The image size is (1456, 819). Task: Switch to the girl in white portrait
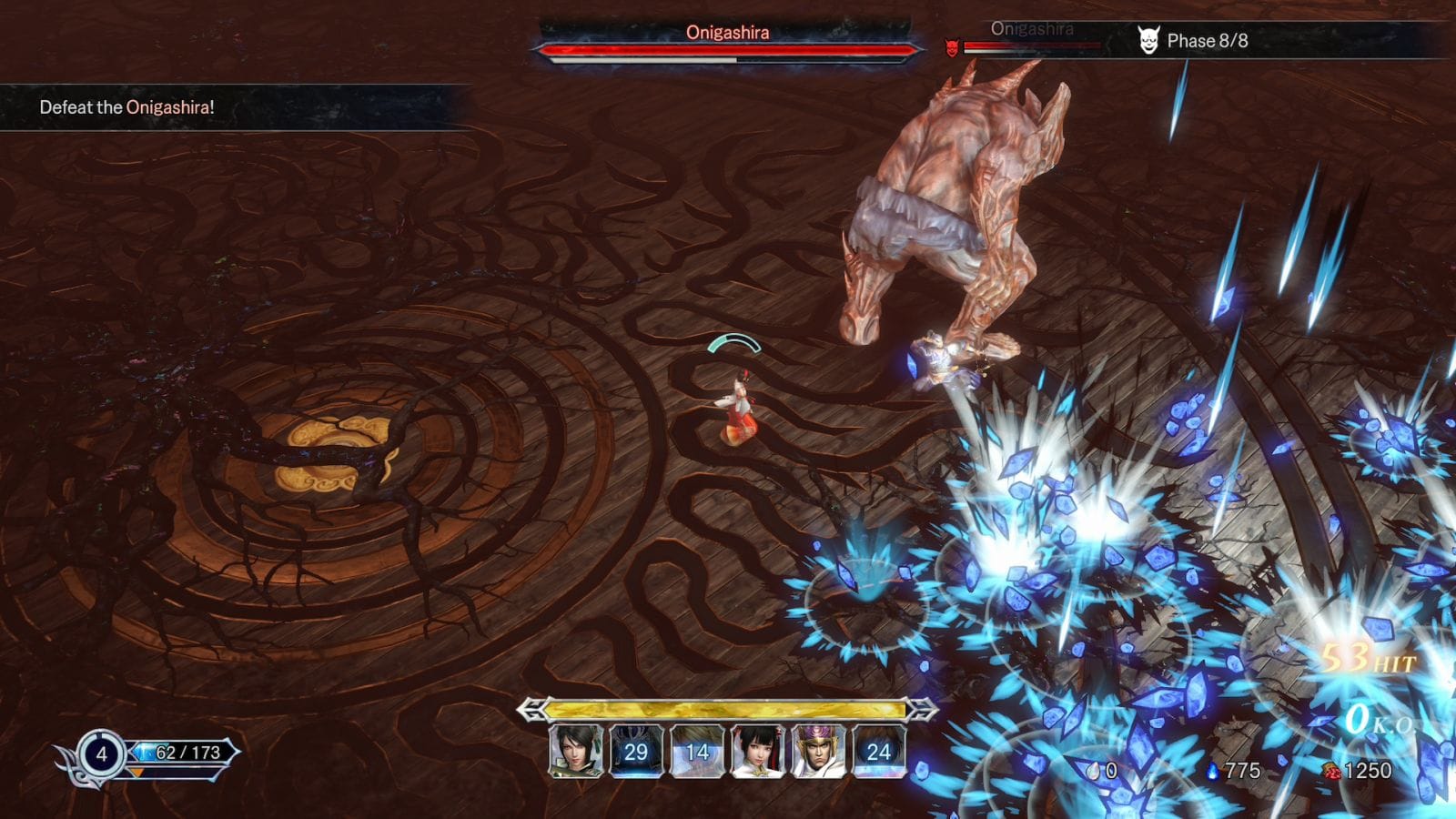757,752
